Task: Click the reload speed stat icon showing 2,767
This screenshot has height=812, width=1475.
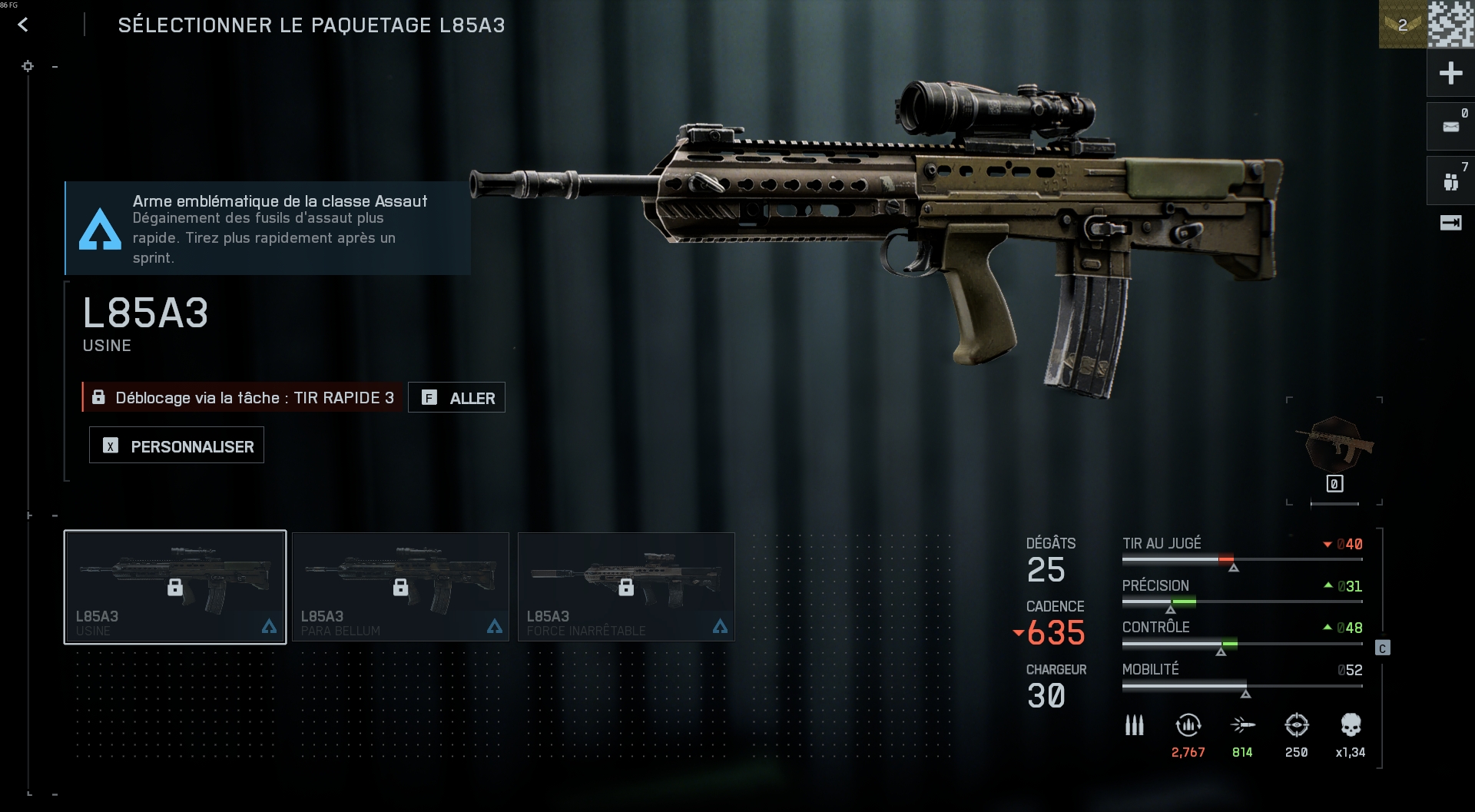Action: pyautogui.click(x=1188, y=725)
